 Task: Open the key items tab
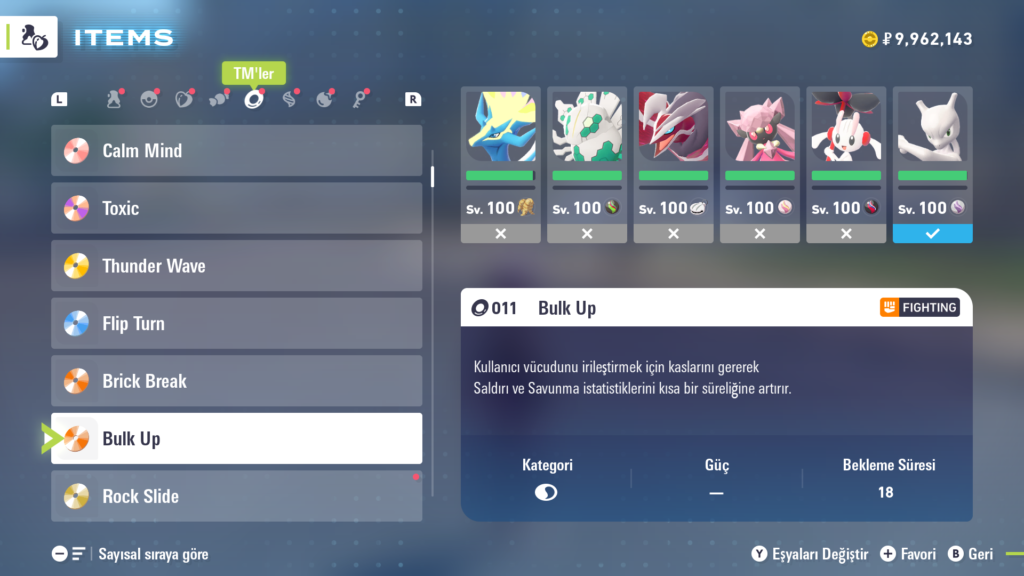359,99
